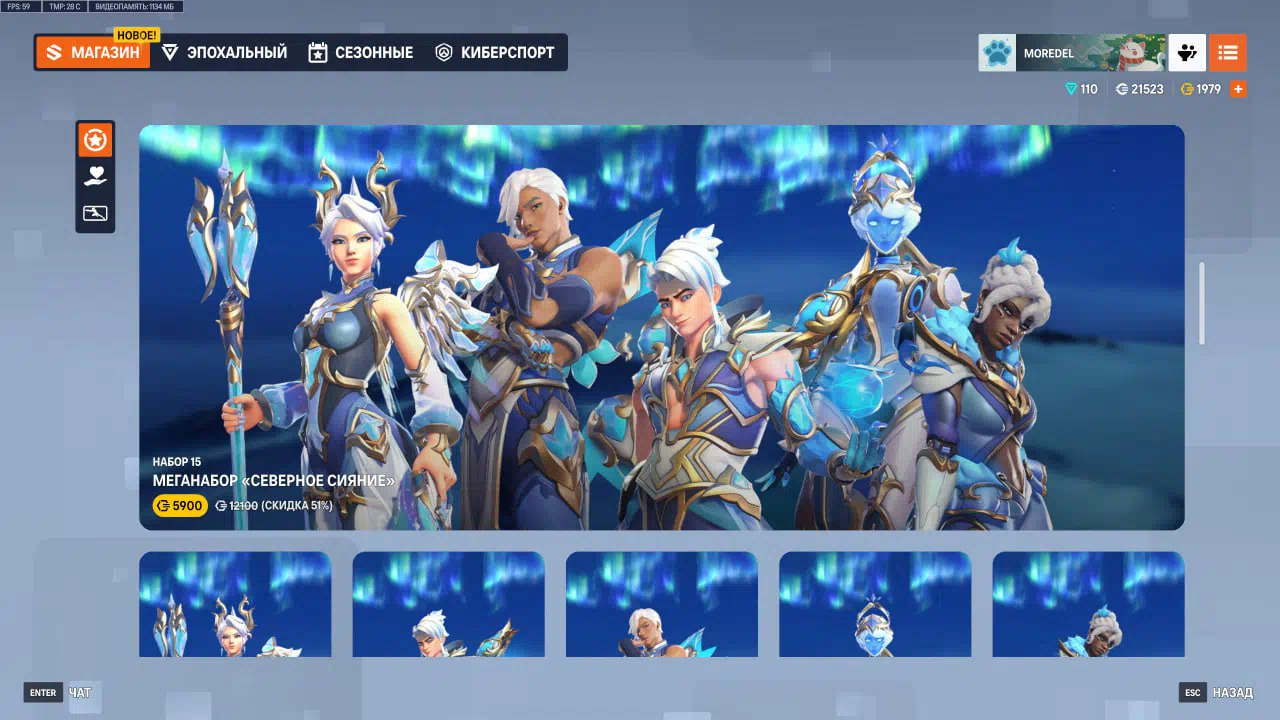Screen dimensions: 1280x720
Task: Click the shop page vertical scrollbar
Action: (x=1202, y=304)
